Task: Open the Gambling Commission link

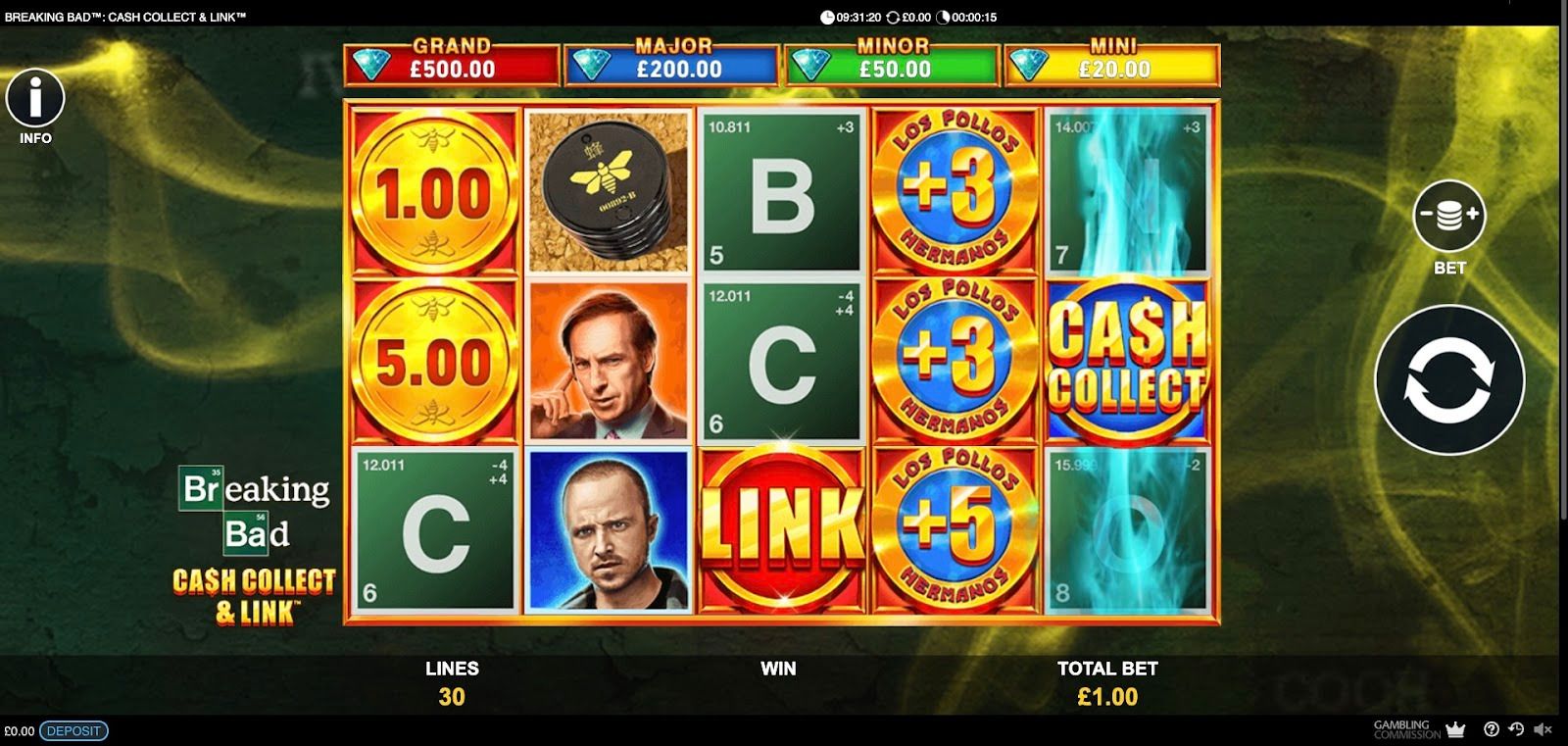Action: (1407, 729)
